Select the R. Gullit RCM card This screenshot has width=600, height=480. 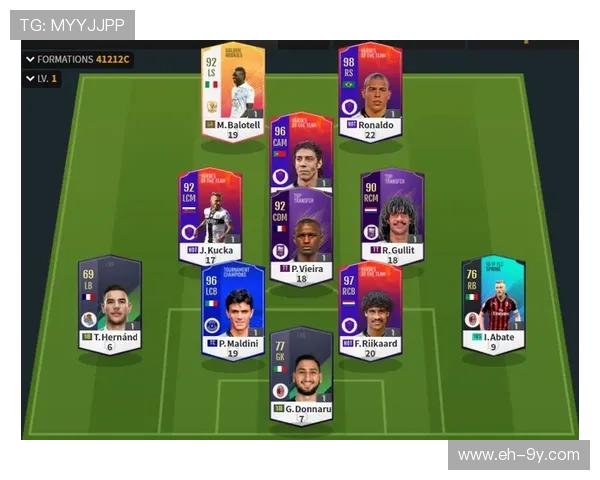pos(392,215)
